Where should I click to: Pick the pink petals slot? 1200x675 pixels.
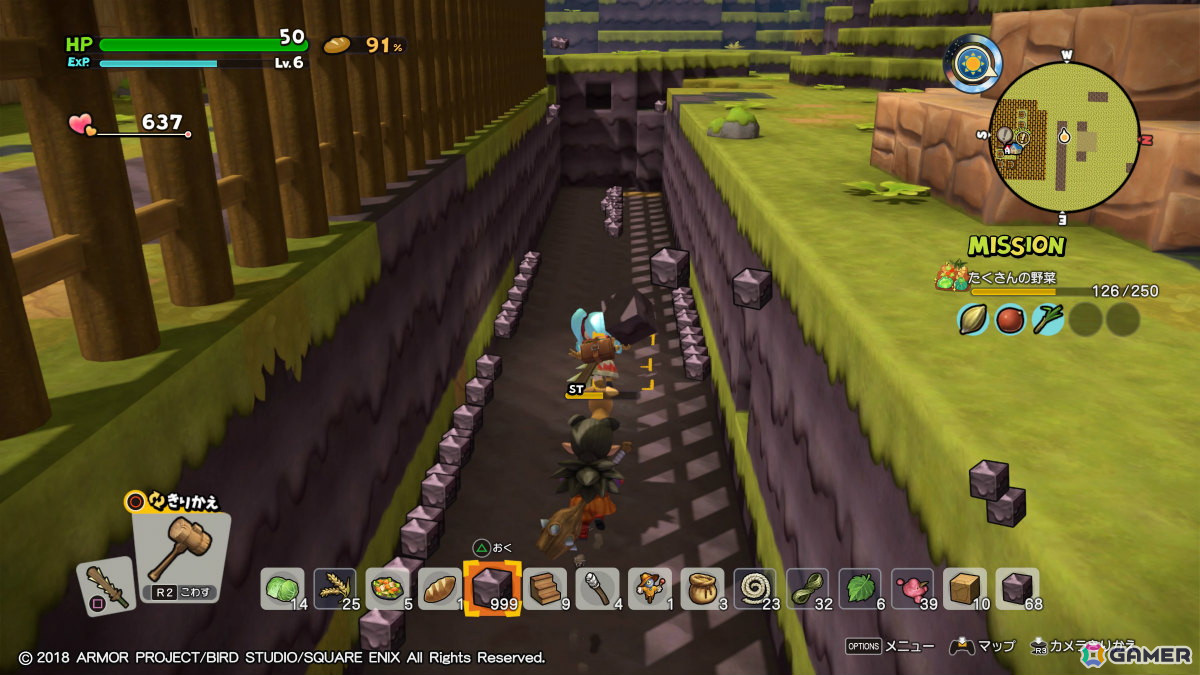pos(912,588)
